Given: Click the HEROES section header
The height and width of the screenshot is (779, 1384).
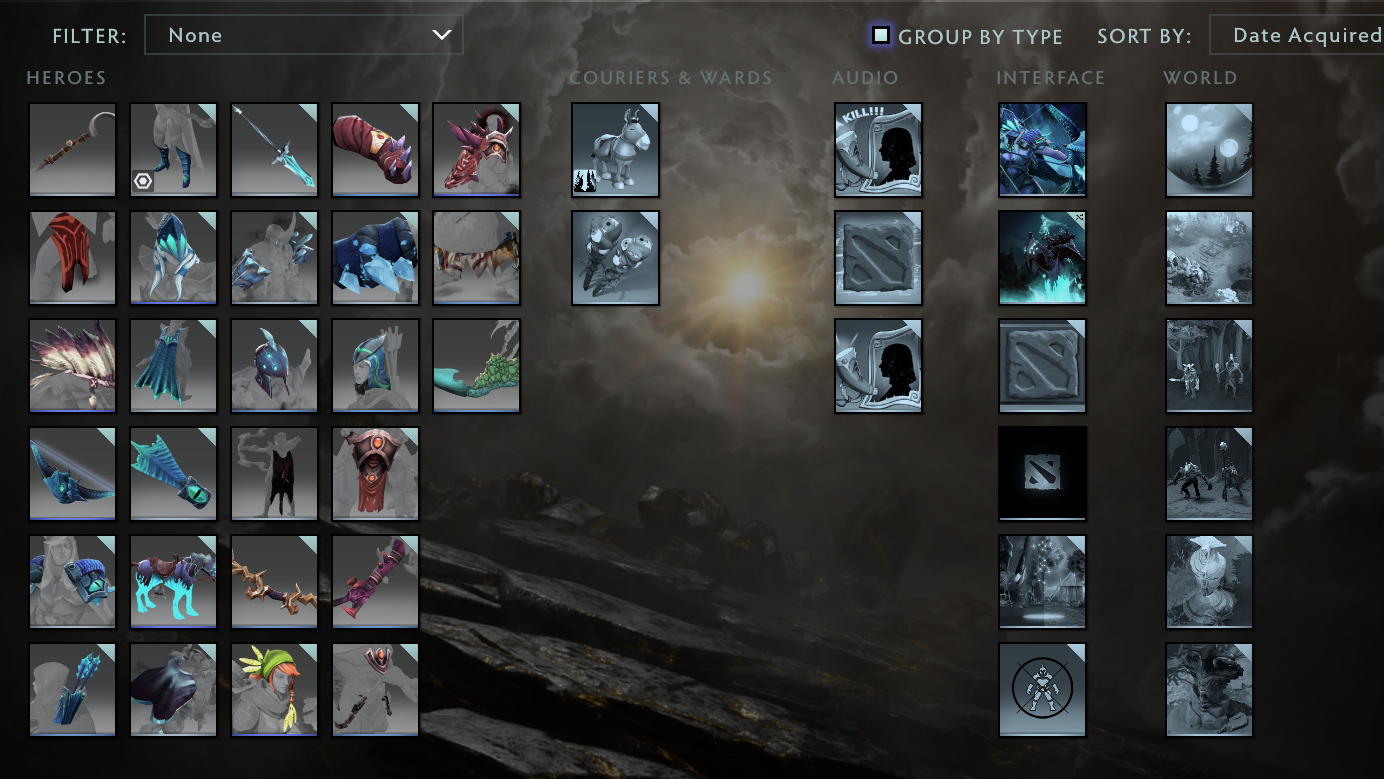Looking at the screenshot, I should coord(66,77).
